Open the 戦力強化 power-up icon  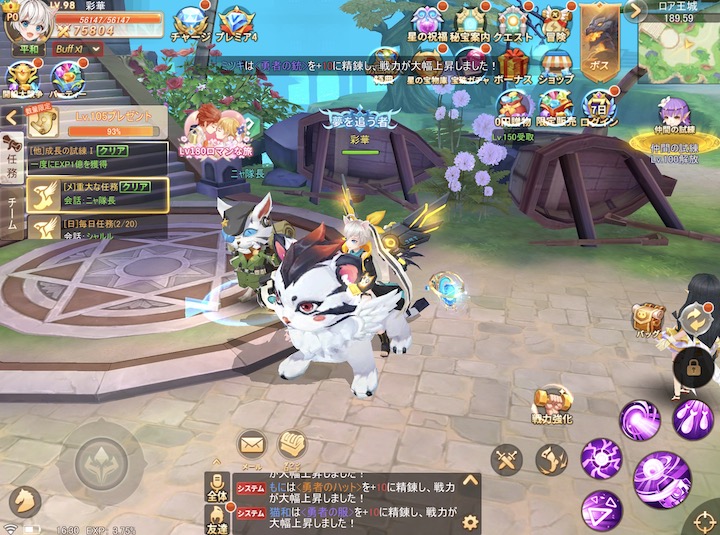coord(551,401)
